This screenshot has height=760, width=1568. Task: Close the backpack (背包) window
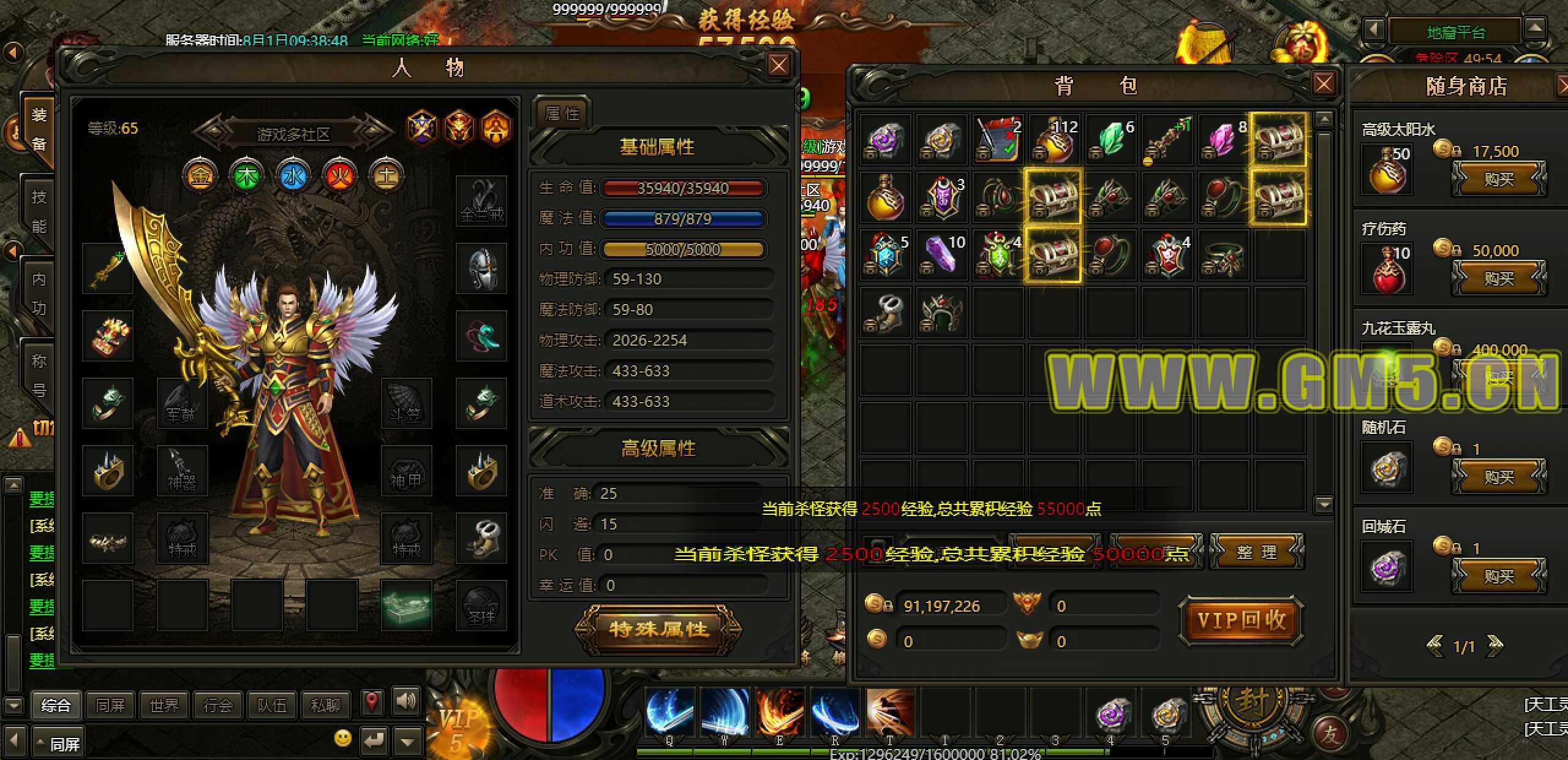[x=1324, y=83]
